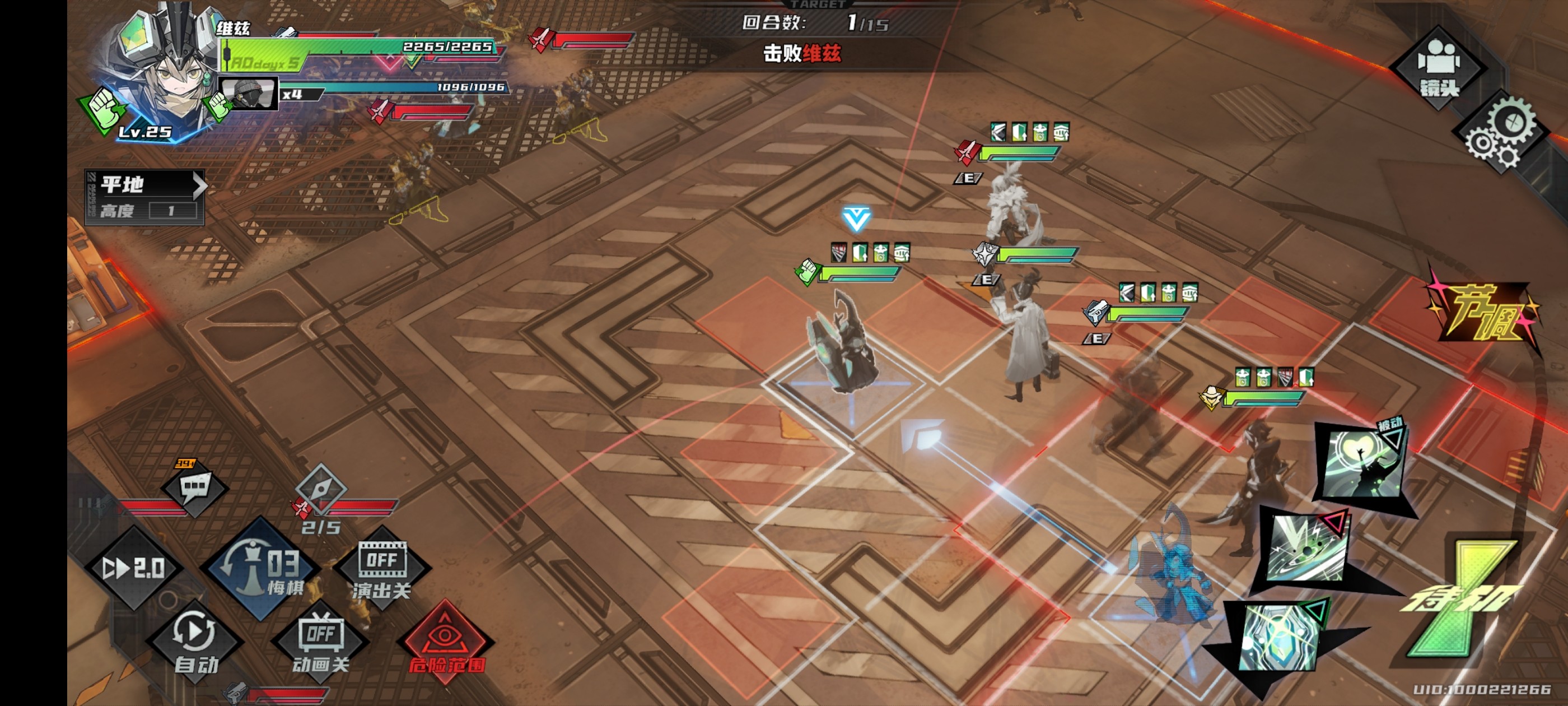Use the 悔棋 undo move button

point(262,569)
